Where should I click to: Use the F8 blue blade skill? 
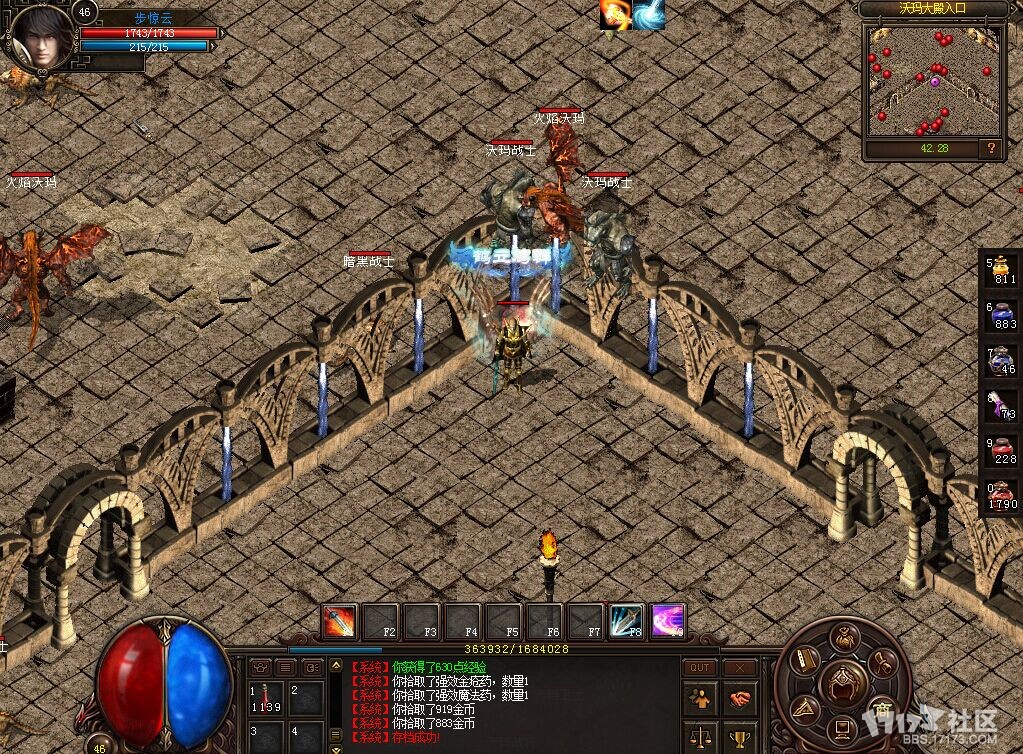626,621
